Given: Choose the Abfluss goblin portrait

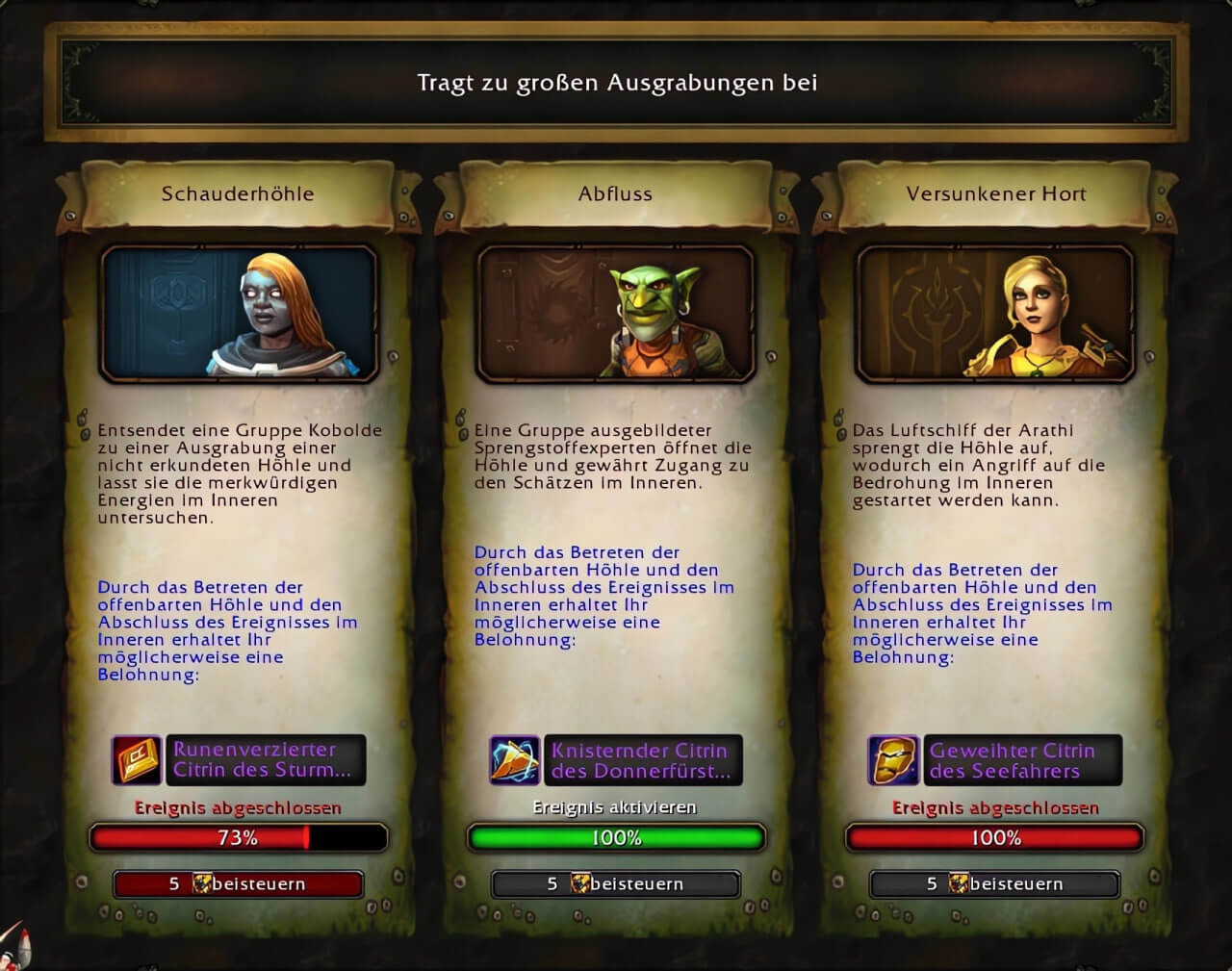Looking at the screenshot, I should point(616,312).
